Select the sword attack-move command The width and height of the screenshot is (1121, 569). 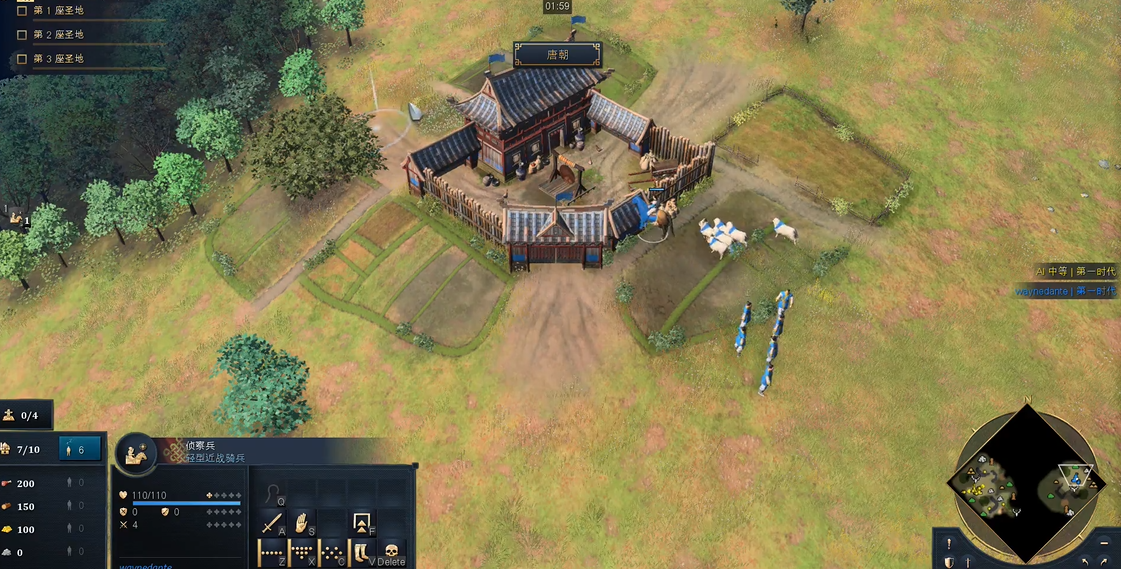(272, 522)
